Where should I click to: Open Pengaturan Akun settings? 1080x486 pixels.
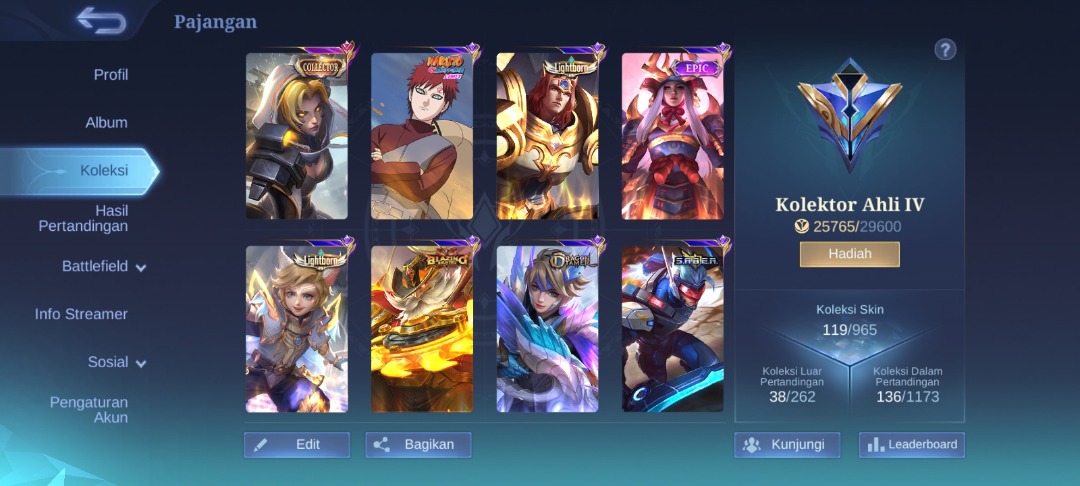point(89,410)
